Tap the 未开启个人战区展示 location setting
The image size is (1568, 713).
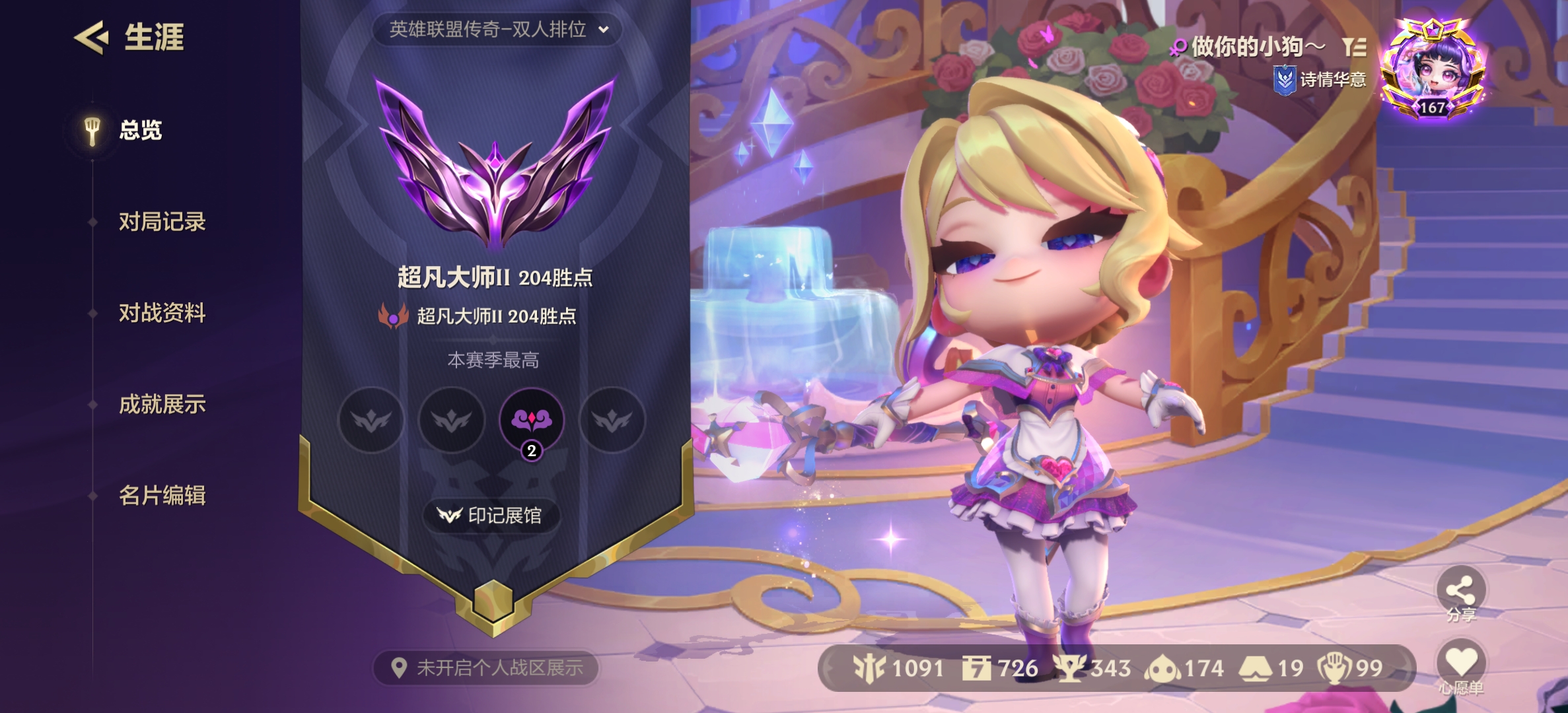tap(487, 668)
